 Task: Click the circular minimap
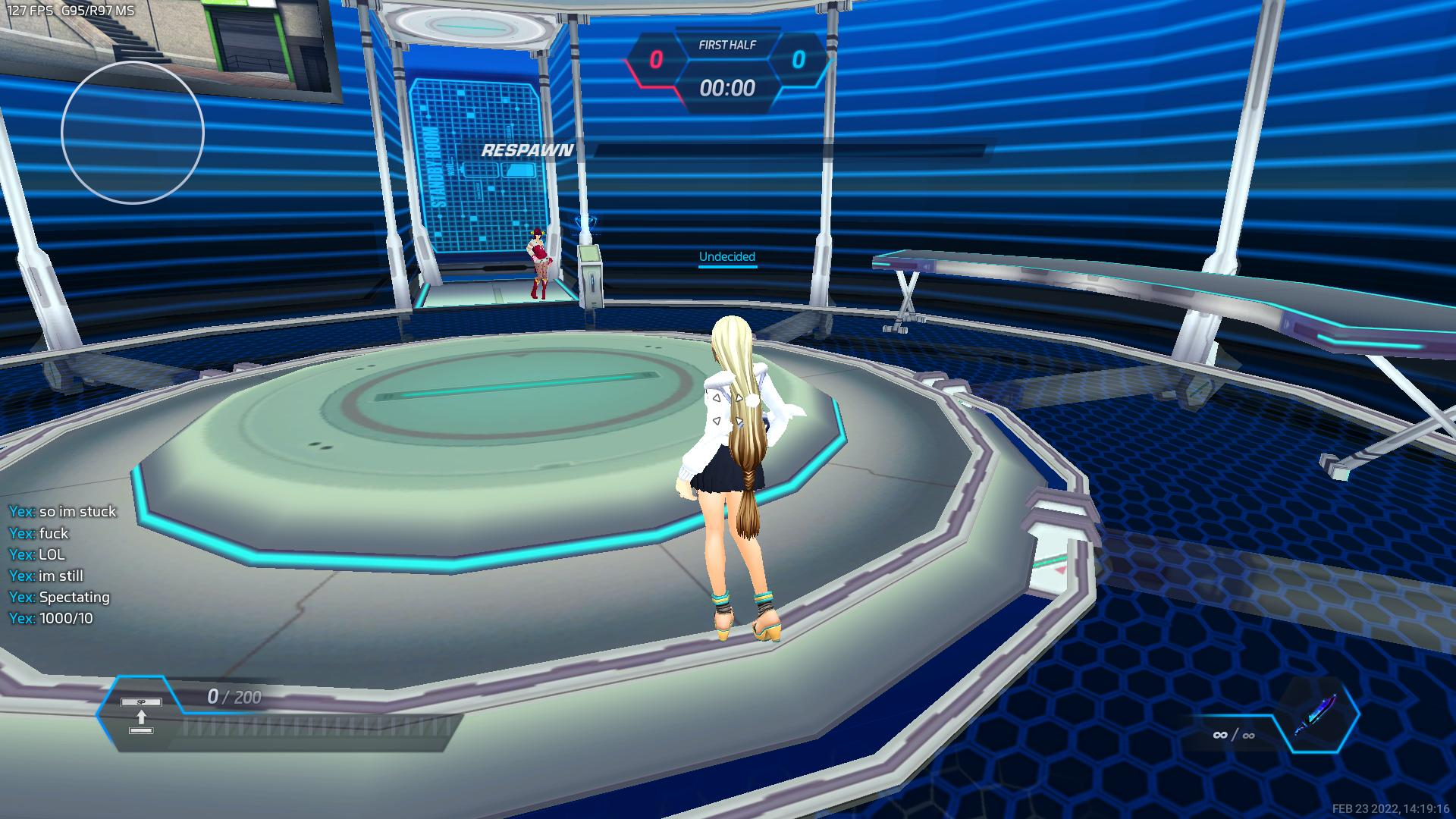(x=133, y=133)
